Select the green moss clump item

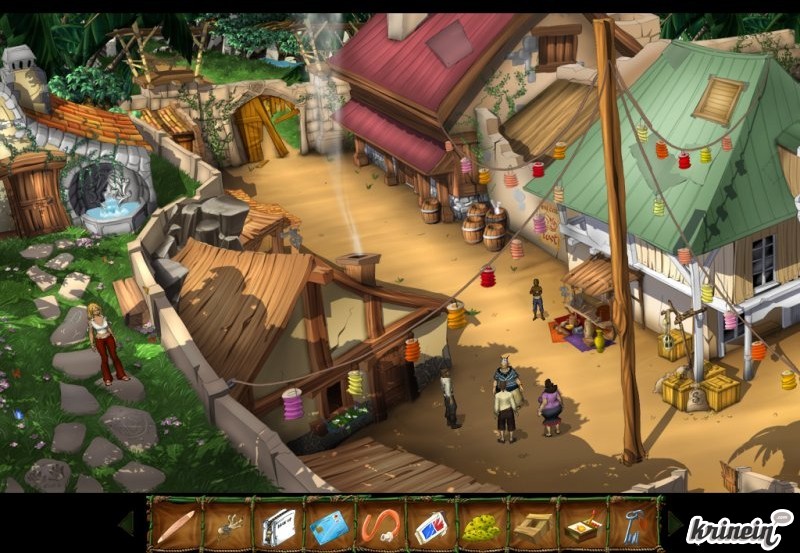[x=482, y=524]
